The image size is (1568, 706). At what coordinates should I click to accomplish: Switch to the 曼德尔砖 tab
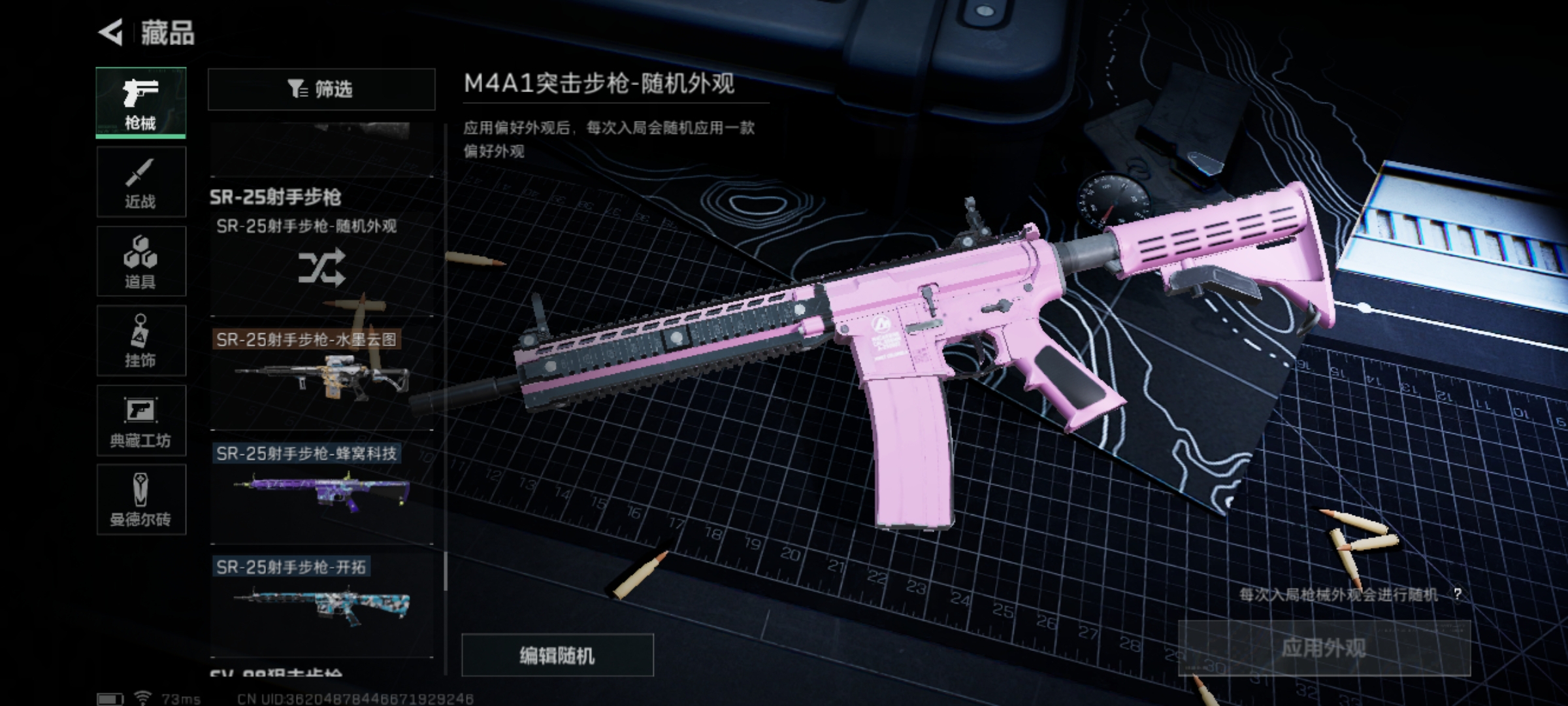coord(140,500)
